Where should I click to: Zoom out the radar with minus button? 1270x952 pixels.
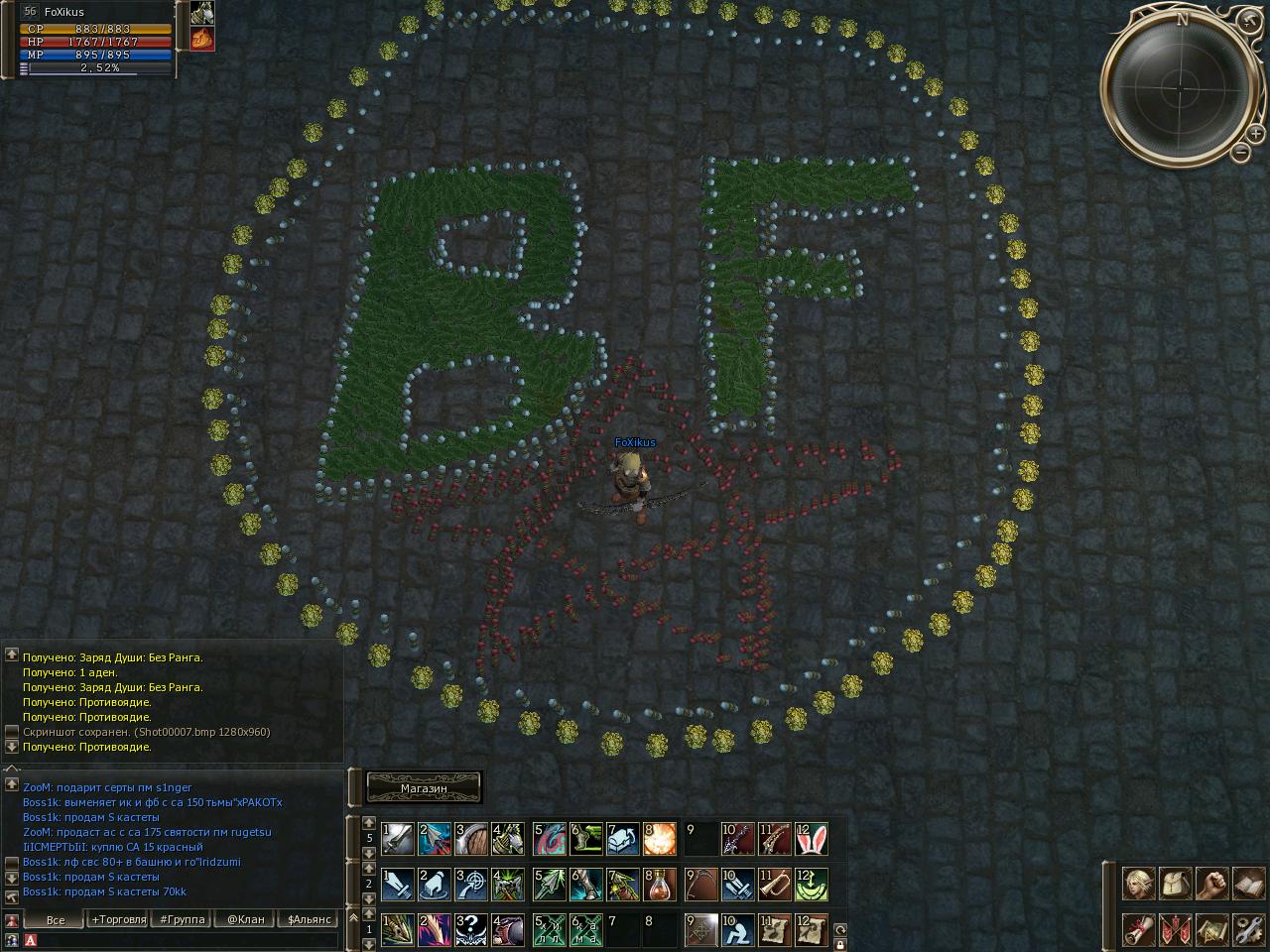(1241, 152)
